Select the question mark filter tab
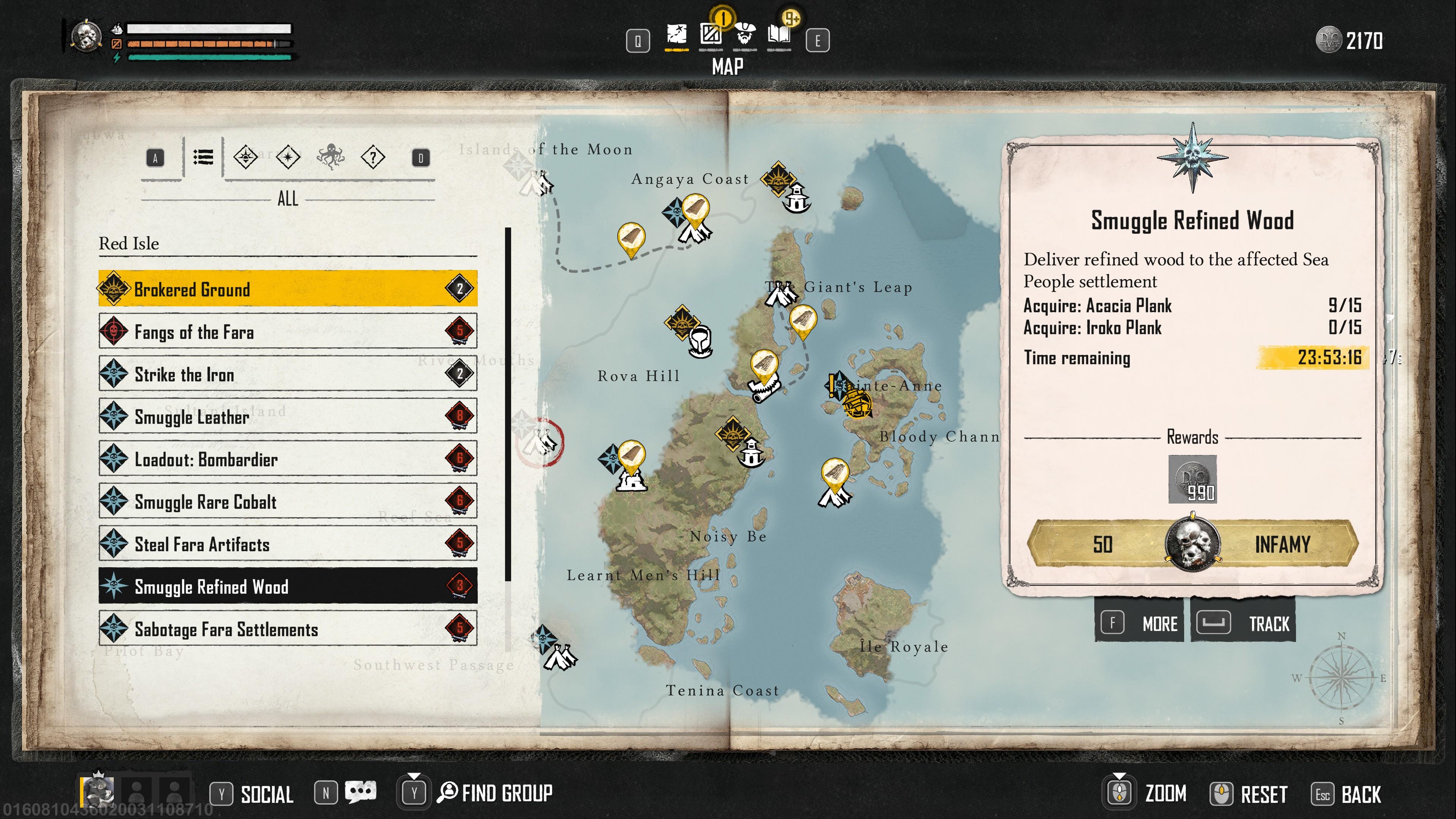This screenshot has height=819, width=1456. click(373, 157)
